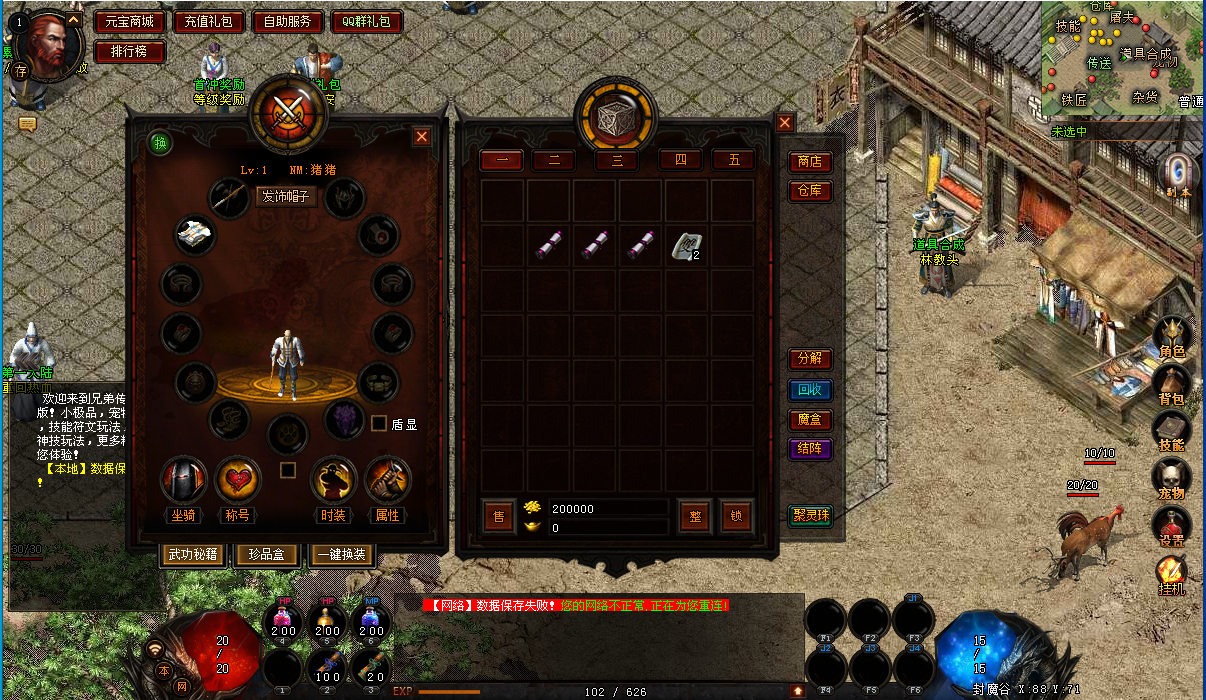Open the 商店 shop from bag
Image resolution: width=1206 pixels, height=700 pixels.
tap(809, 162)
